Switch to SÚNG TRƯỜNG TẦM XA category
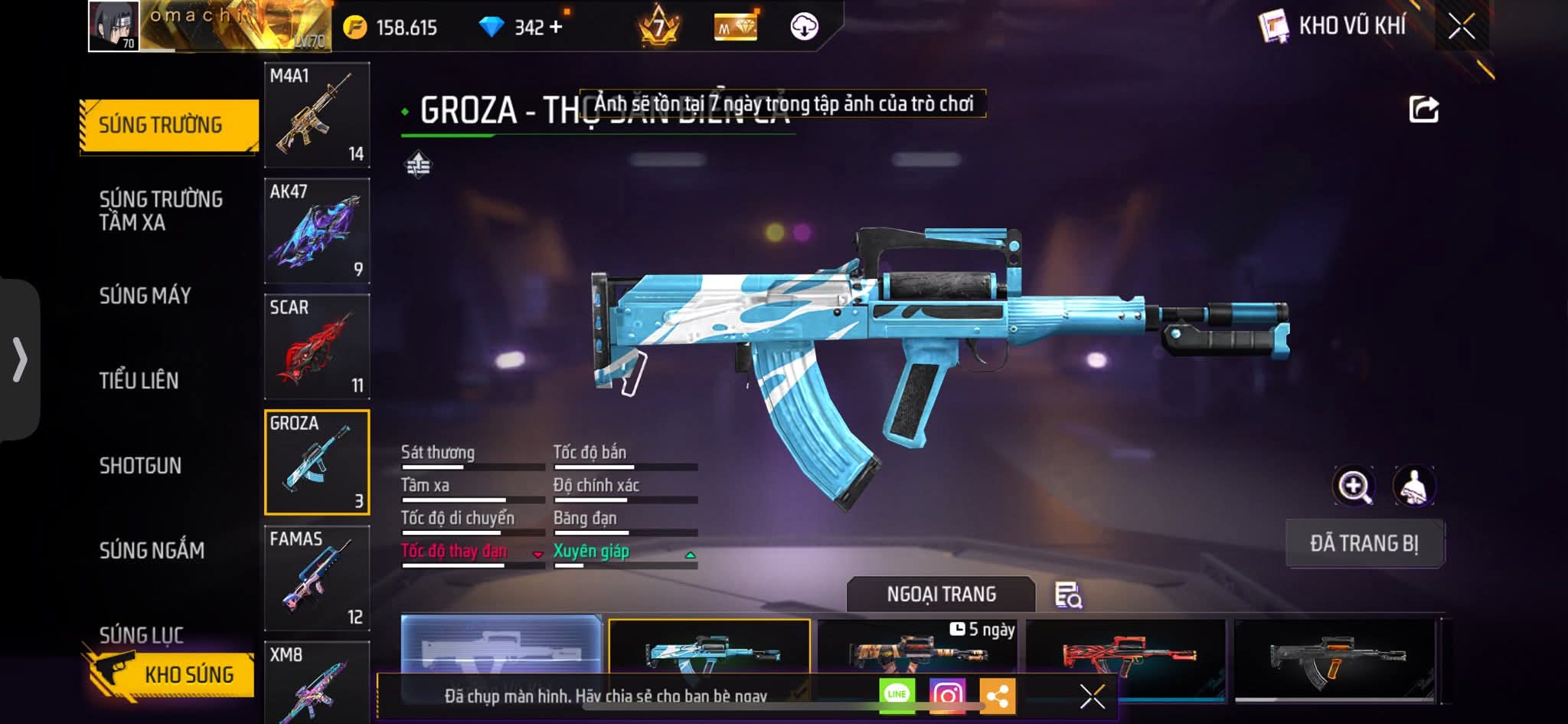1568x724 pixels. click(x=161, y=211)
